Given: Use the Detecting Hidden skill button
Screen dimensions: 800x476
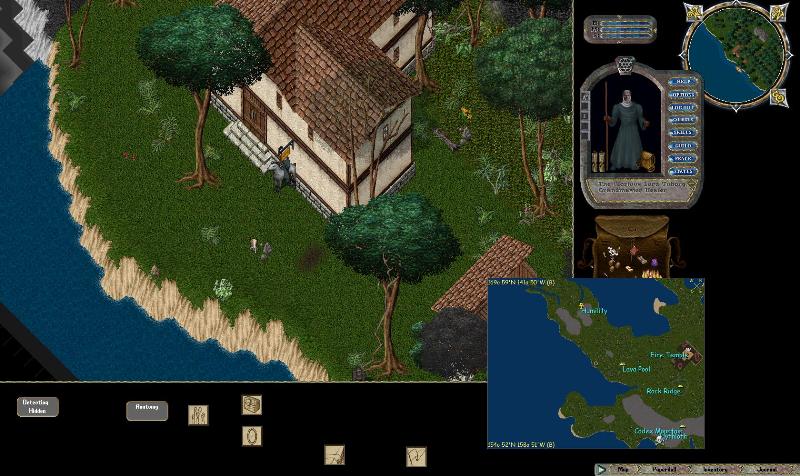Looking at the screenshot, I should pyautogui.click(x=38, y=406).
